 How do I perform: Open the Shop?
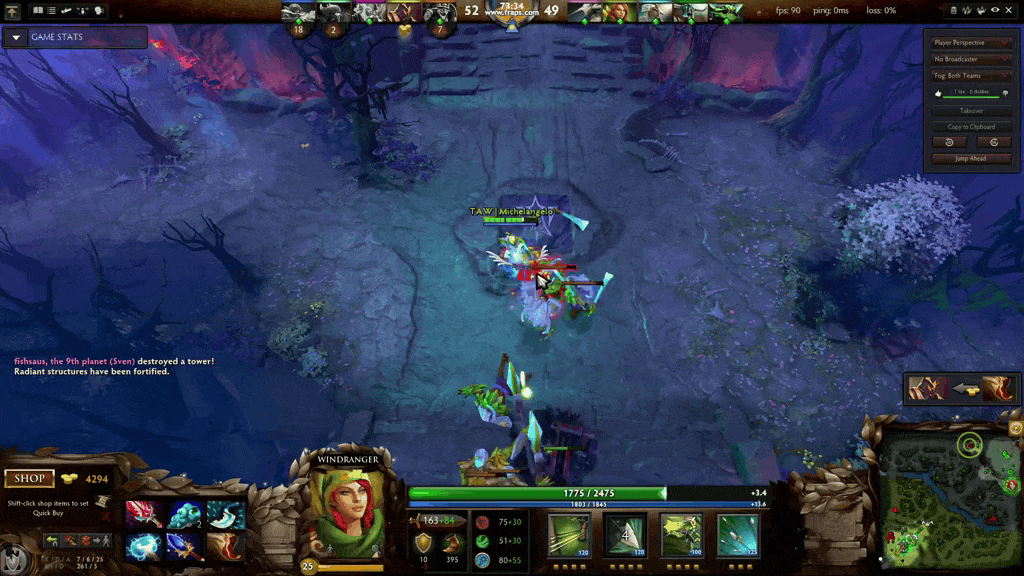click(x=29, y=479)
